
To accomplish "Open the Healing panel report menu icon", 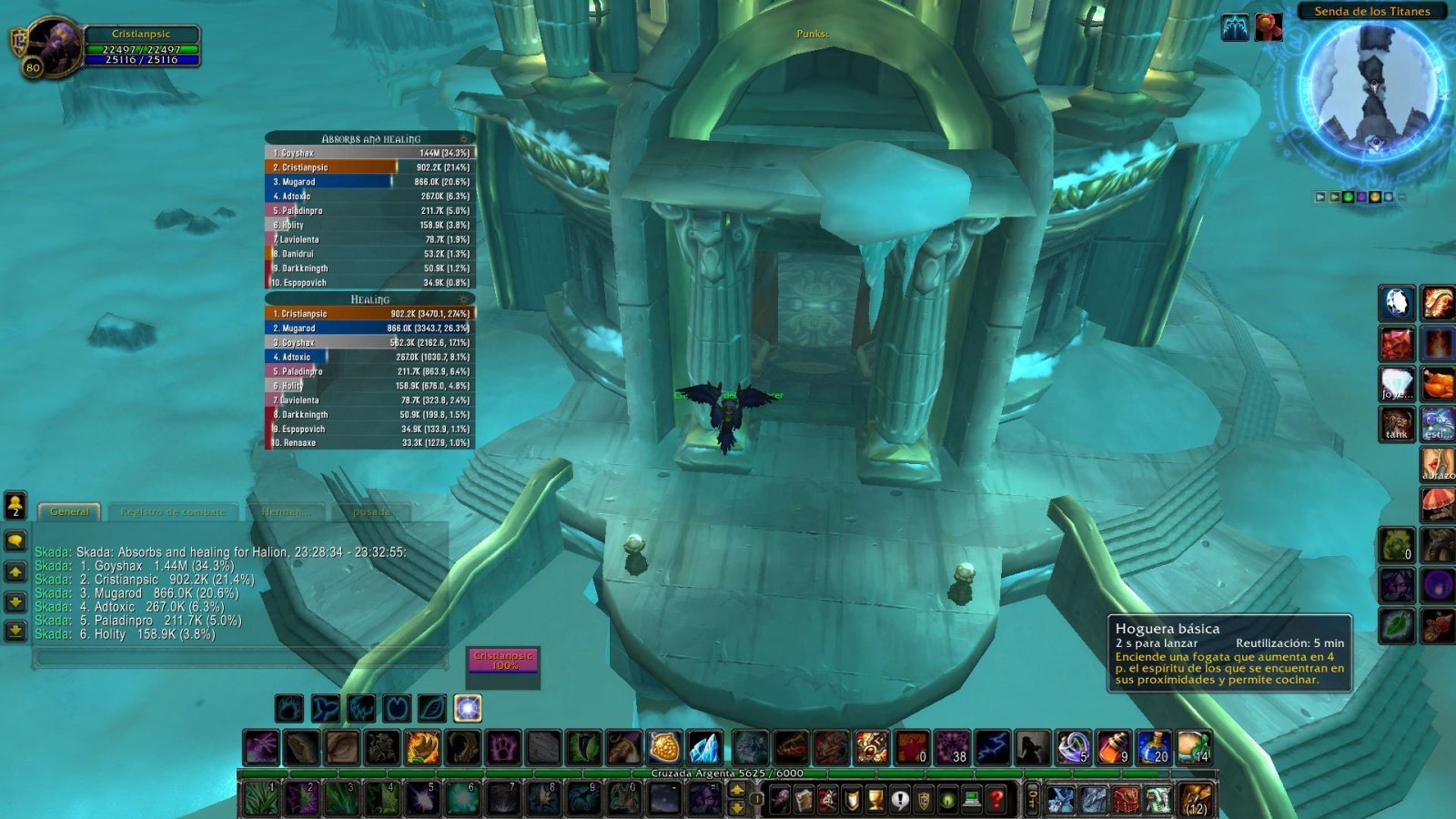I will pos(463,298).
